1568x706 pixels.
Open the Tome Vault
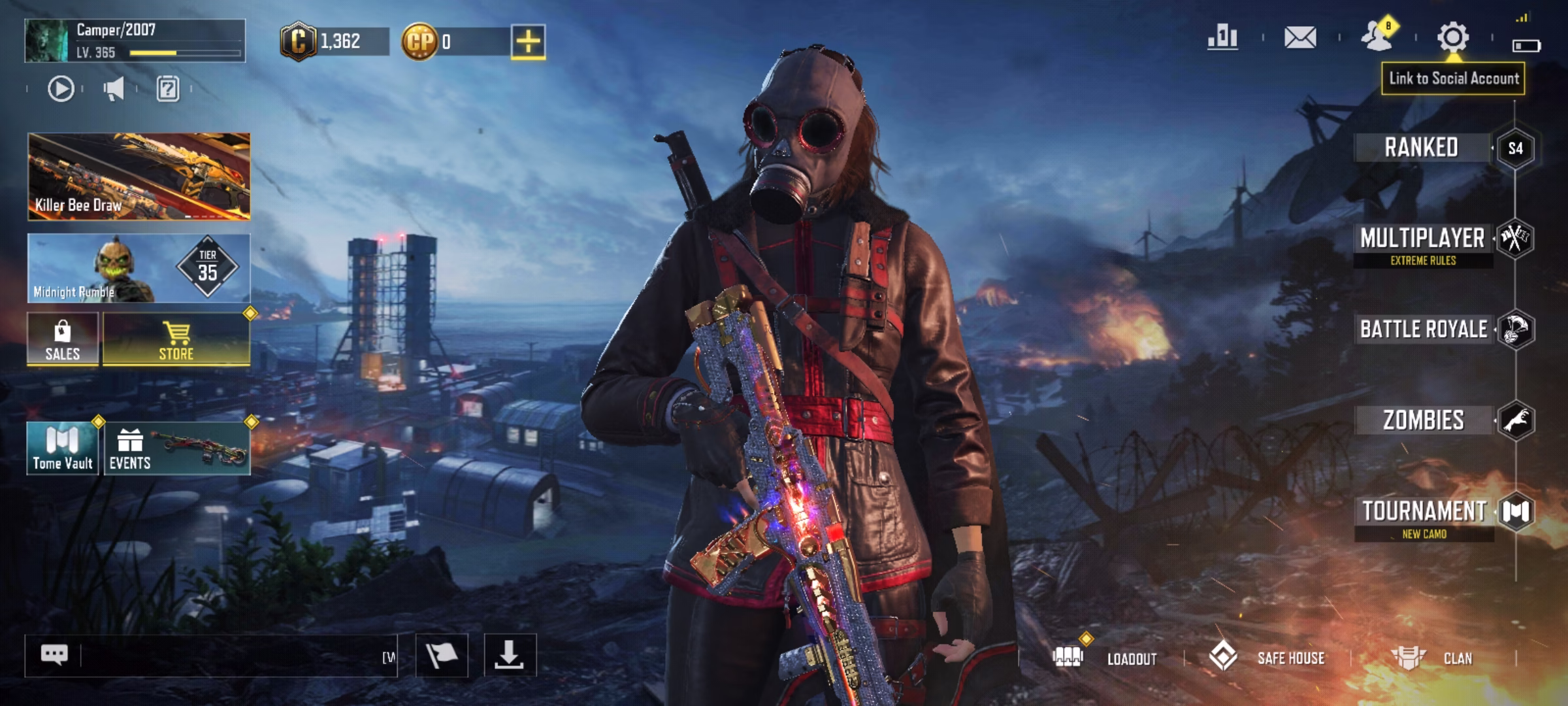[x=63, y=448]
